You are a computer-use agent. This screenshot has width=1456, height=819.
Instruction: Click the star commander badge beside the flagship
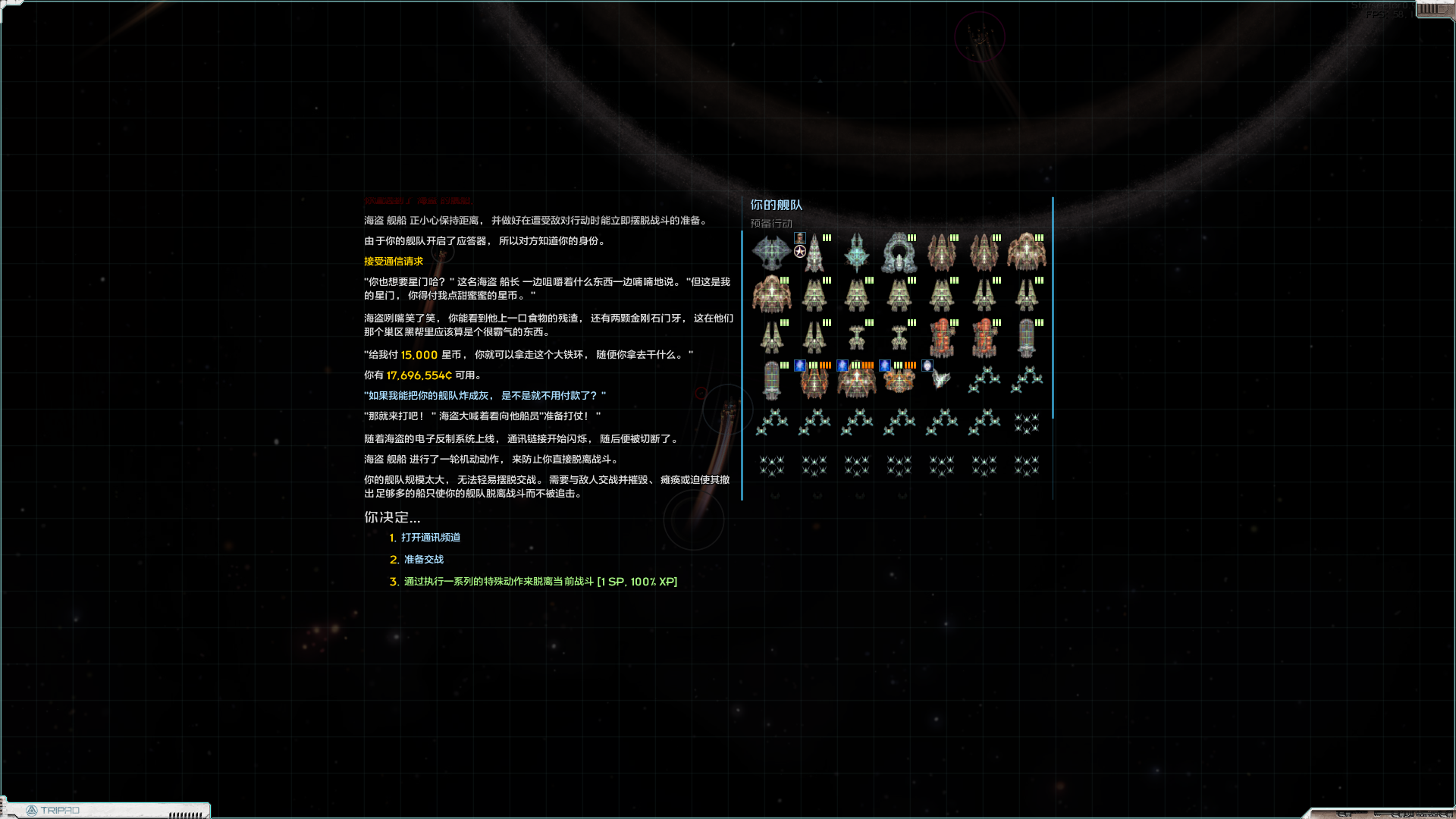799,251
